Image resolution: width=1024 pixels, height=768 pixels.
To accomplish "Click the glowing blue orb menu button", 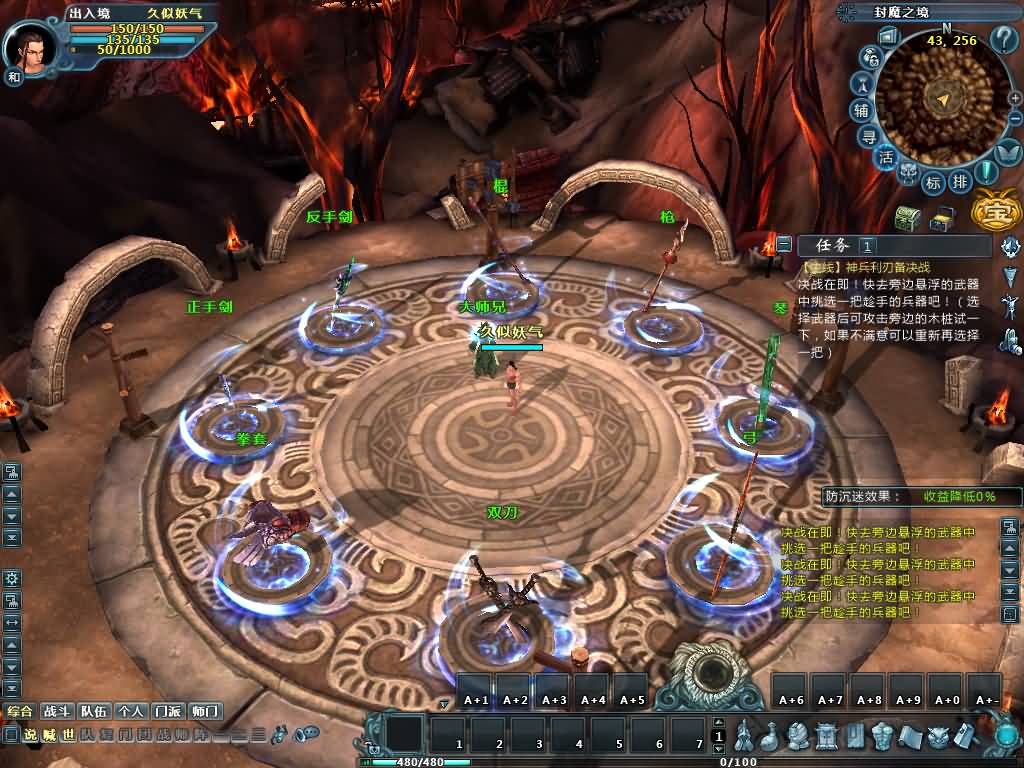I will pos(1006,737).
